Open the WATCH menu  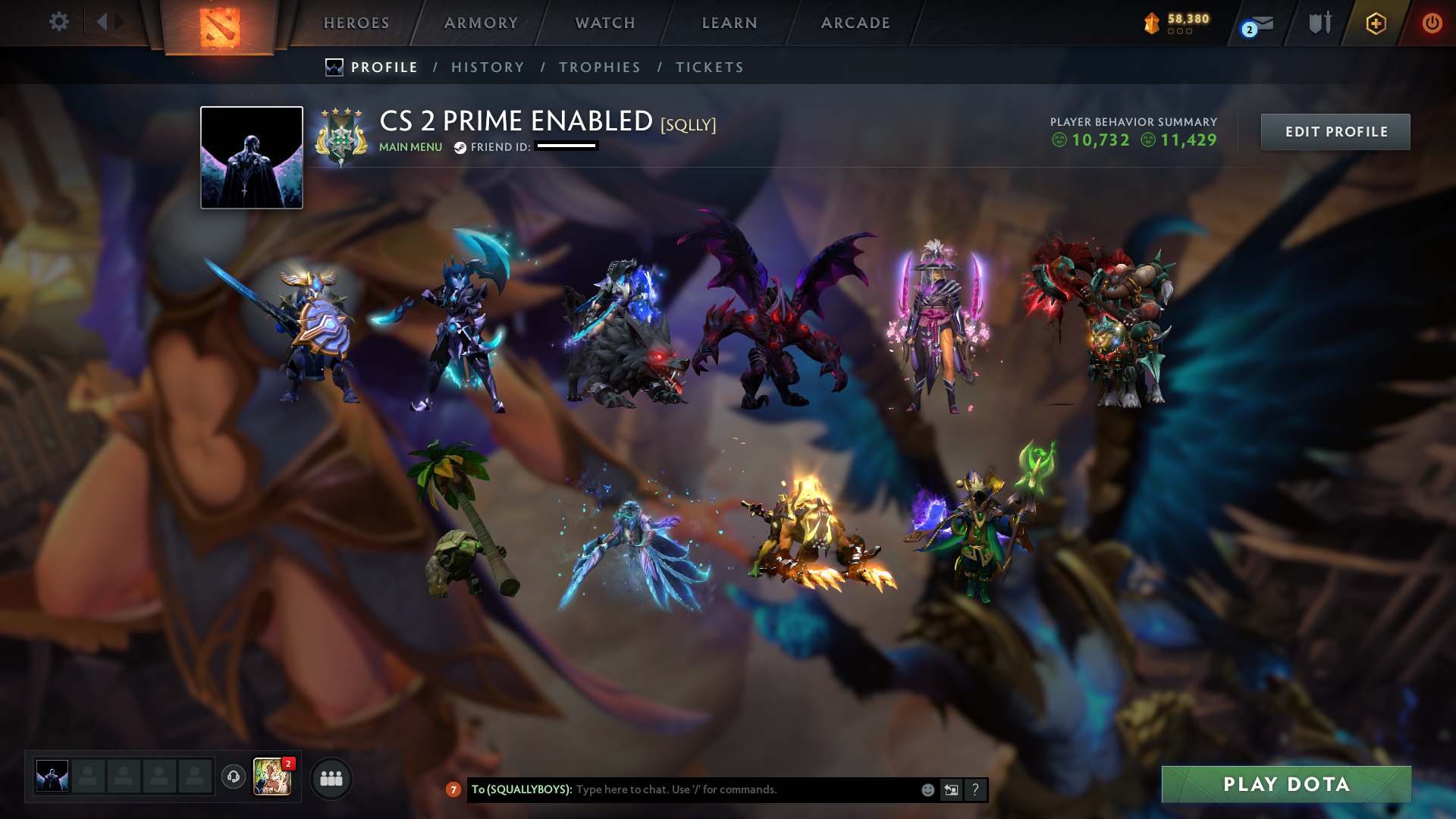(x=604, y=23)
